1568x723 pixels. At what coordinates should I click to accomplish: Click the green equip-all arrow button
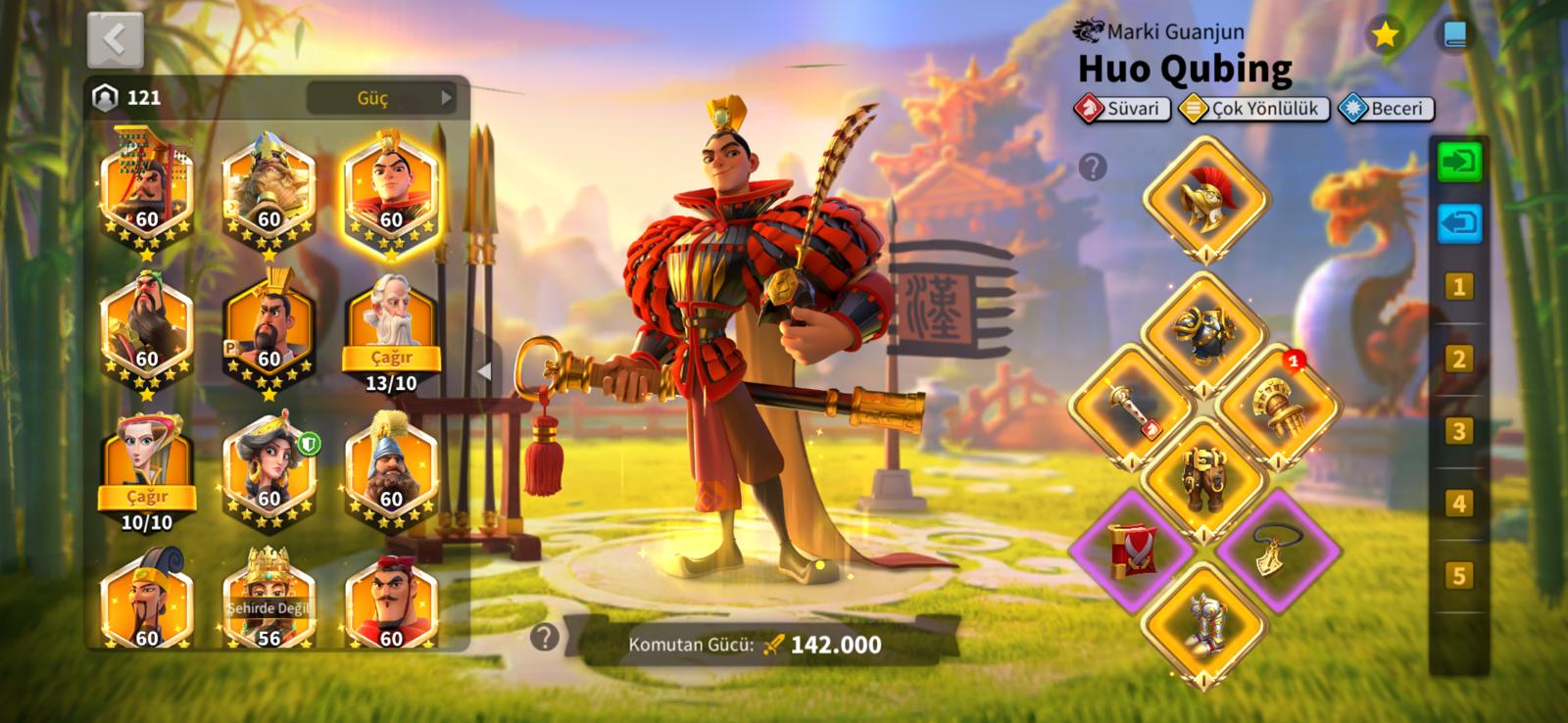[1459, 162]
